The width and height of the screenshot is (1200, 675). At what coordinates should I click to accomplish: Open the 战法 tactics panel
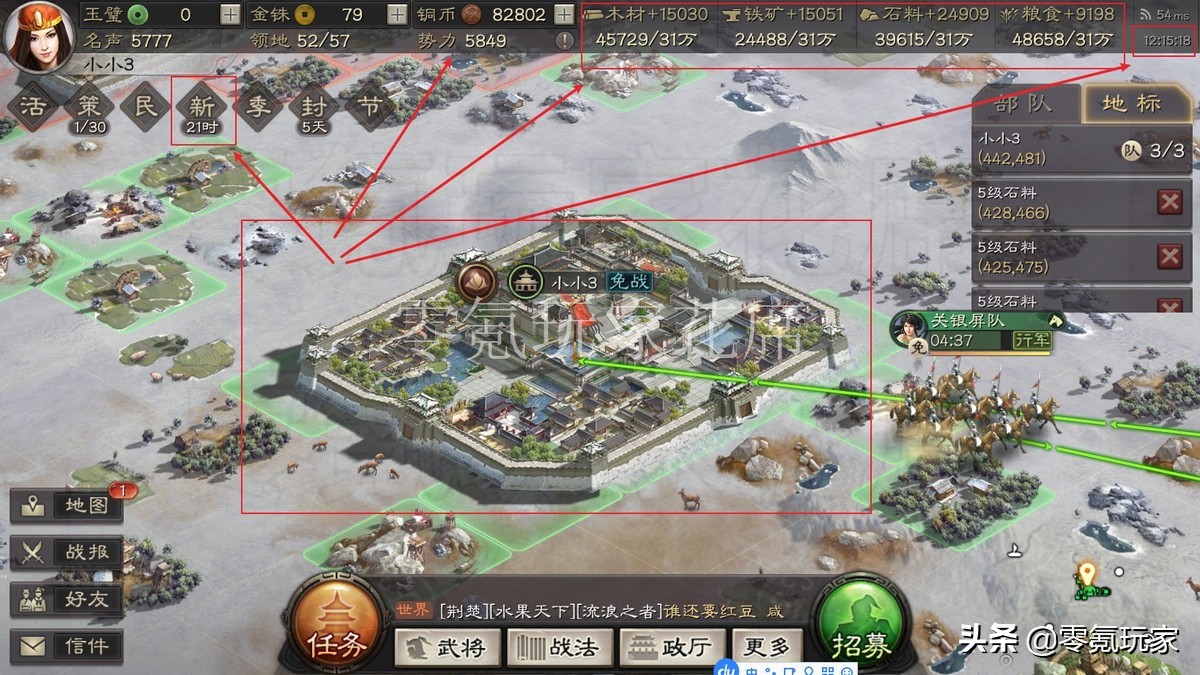558,648
